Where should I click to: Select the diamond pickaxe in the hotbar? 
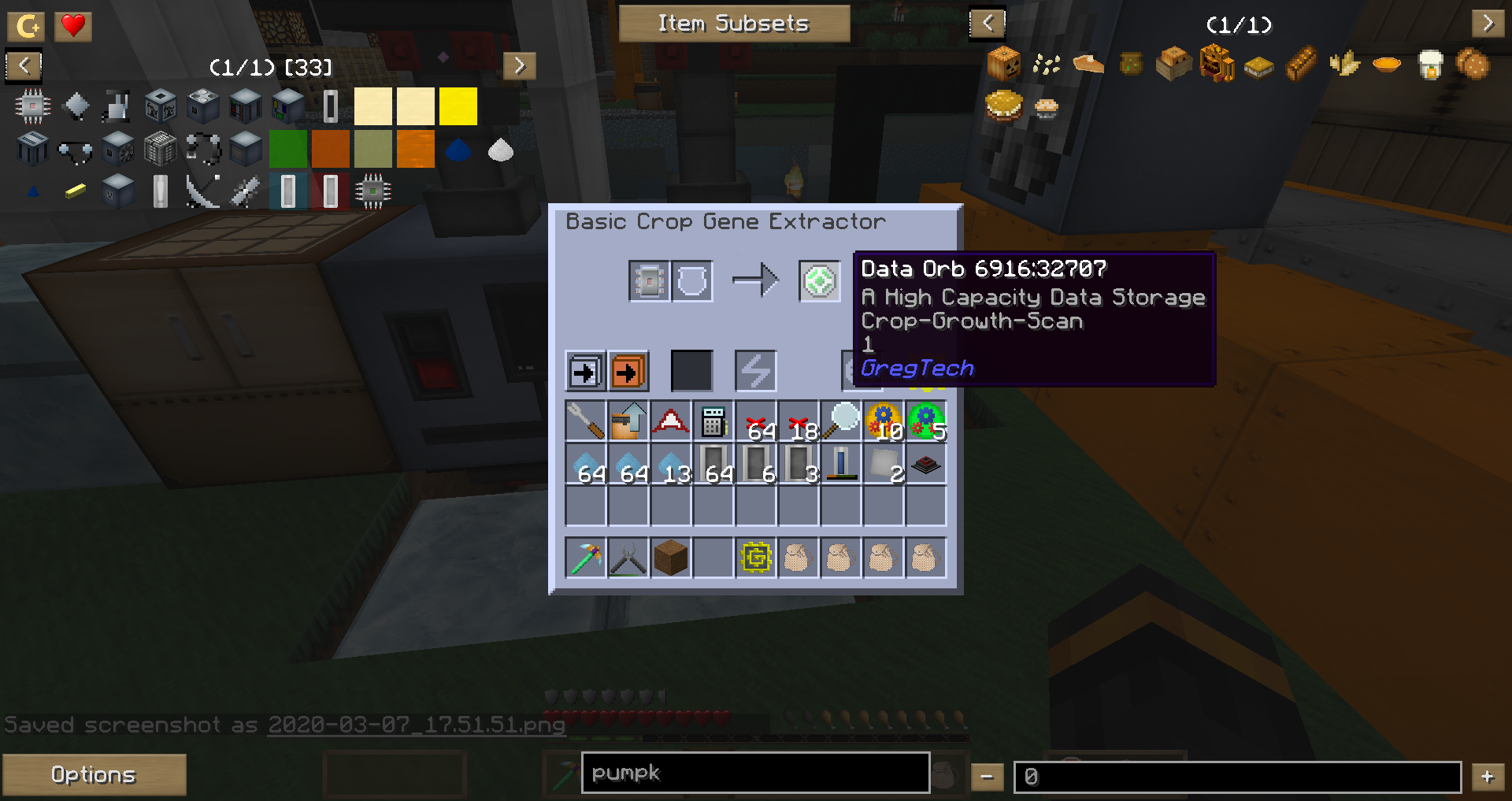586,558
